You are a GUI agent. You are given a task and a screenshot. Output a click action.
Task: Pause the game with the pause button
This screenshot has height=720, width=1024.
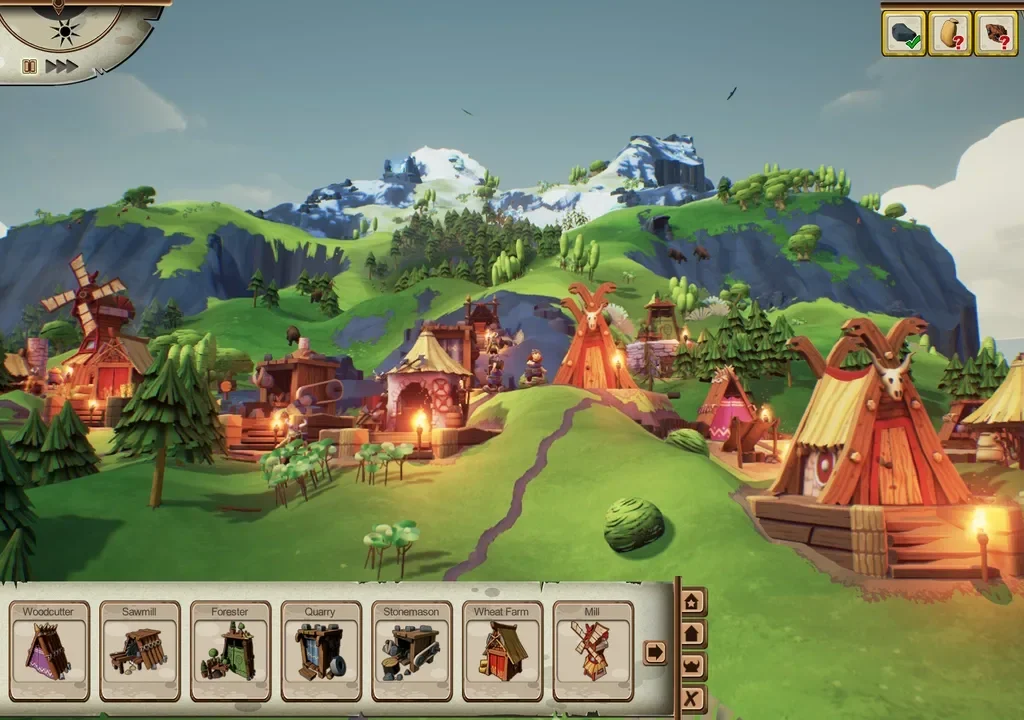click(x=29, y=66)
